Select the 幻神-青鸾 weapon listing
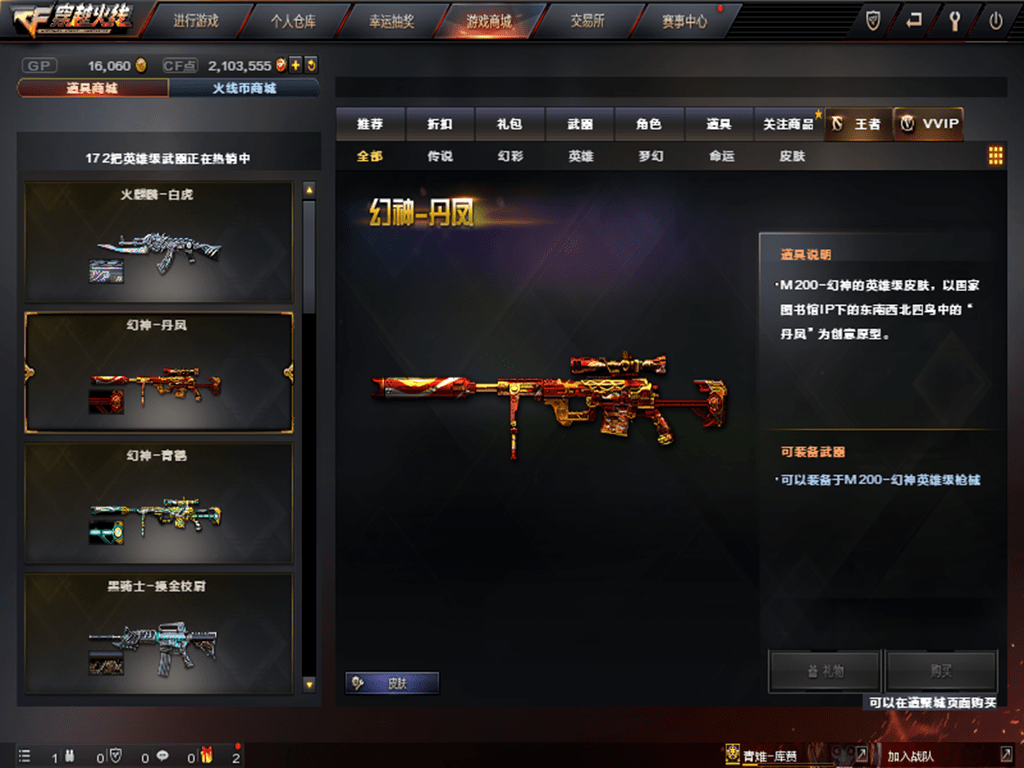This screenshot has height=768, width=1024. [159, 503]
